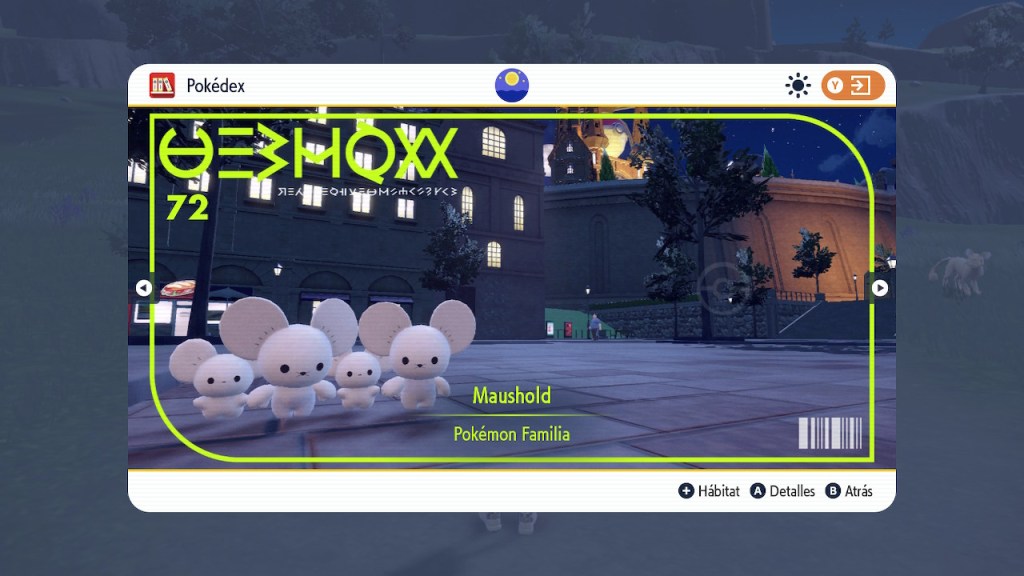Toggle the sun brightness icon

tap(797, 86)
